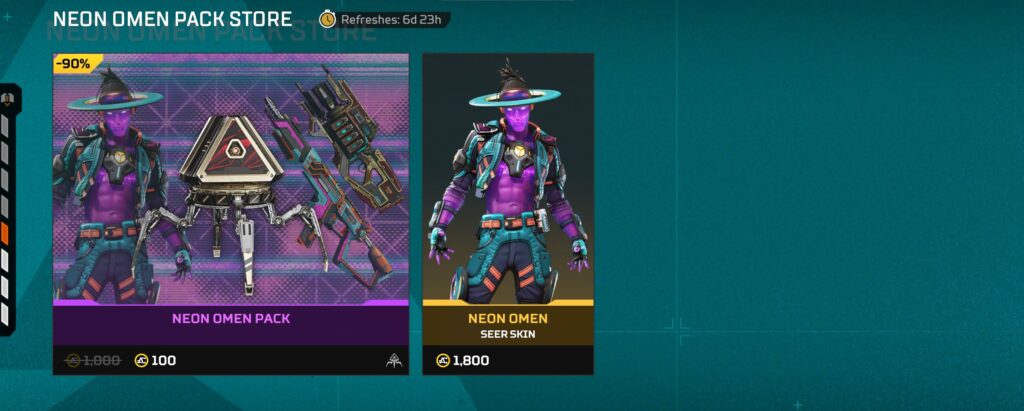The image size is (1024, 411).
Task: Open the Neon Omen Pack bundle
Action: (x=231, y=200)
